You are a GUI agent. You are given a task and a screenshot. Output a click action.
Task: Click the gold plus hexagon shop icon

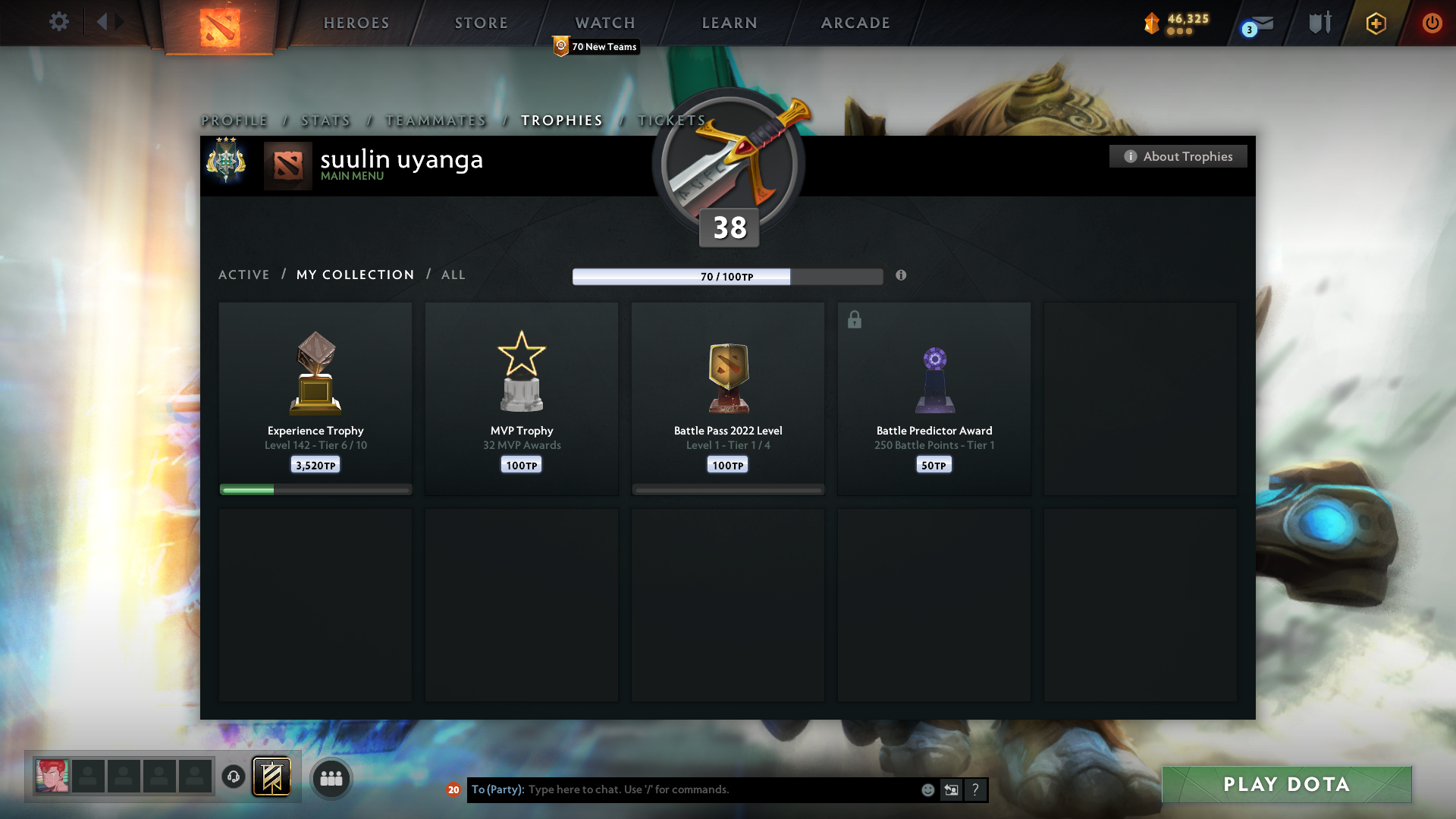tap(1375, 24)
